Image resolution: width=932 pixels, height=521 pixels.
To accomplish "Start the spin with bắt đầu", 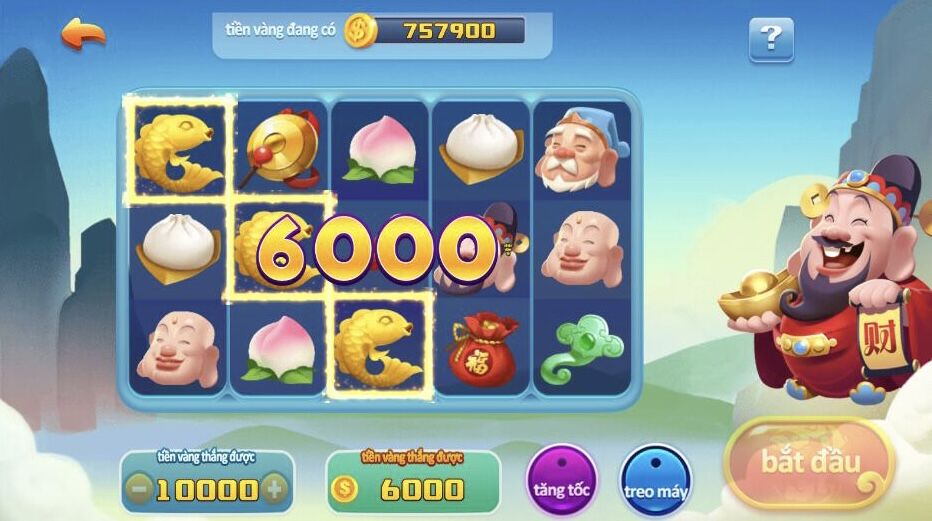I will (810, 463).
